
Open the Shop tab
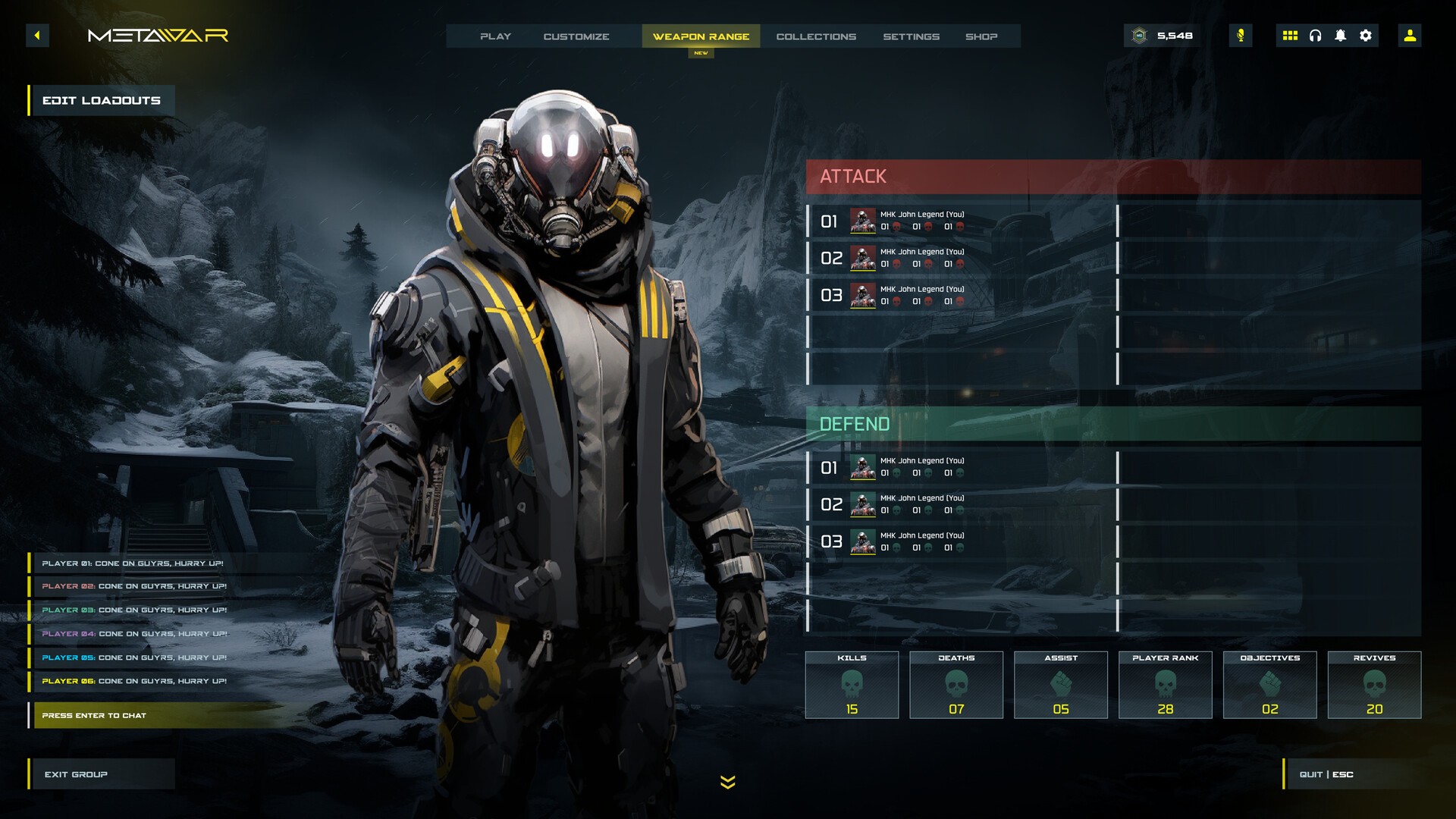click(981, 36)
